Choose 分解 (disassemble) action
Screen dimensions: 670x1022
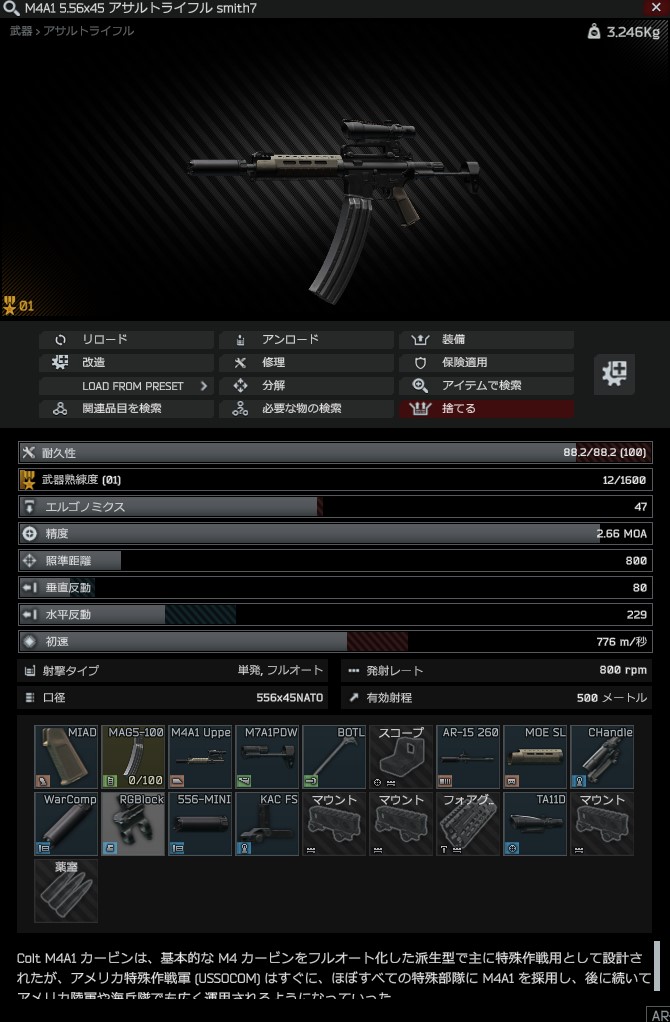pyautogui.click(x=306, y=386)
